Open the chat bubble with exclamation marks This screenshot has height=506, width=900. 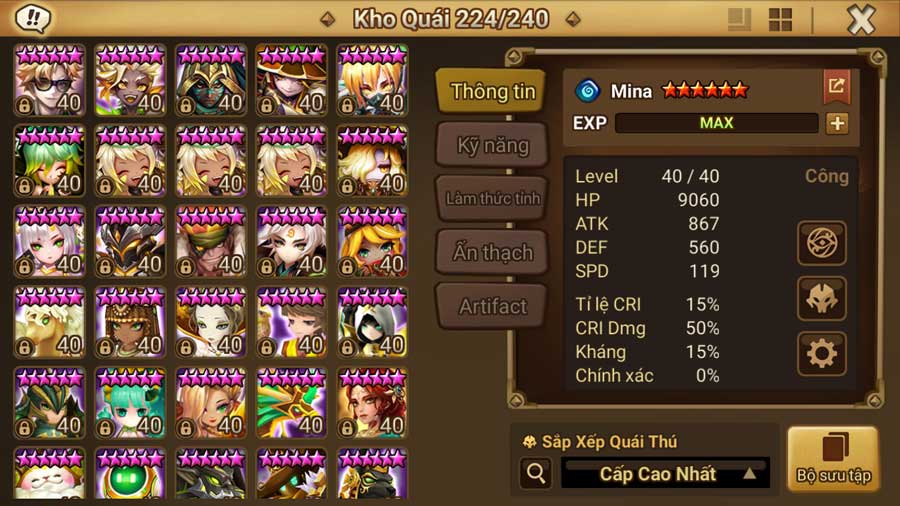click(35, 18)
